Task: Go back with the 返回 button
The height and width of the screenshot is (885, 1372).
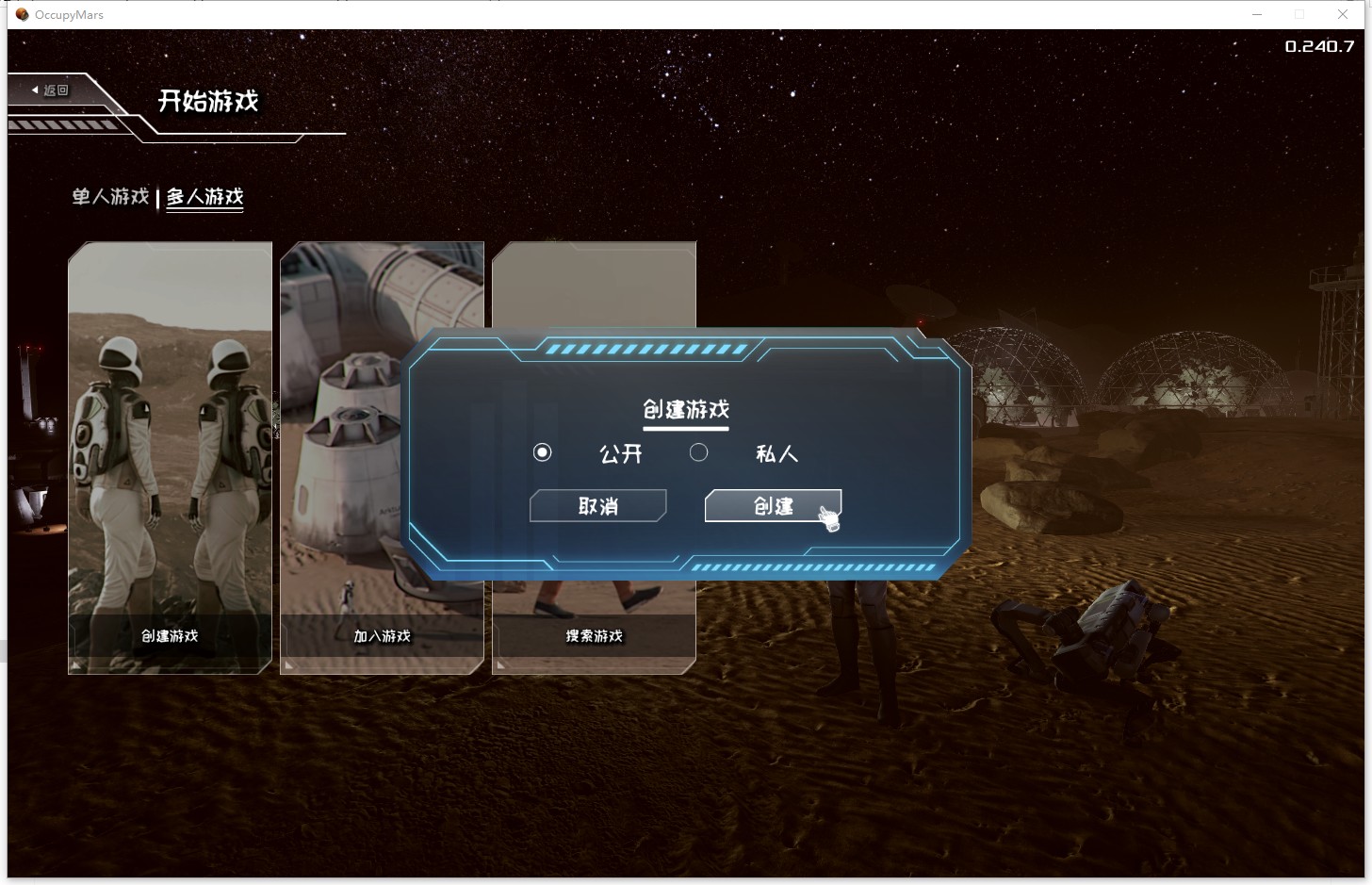Action: tap(51, 90)
